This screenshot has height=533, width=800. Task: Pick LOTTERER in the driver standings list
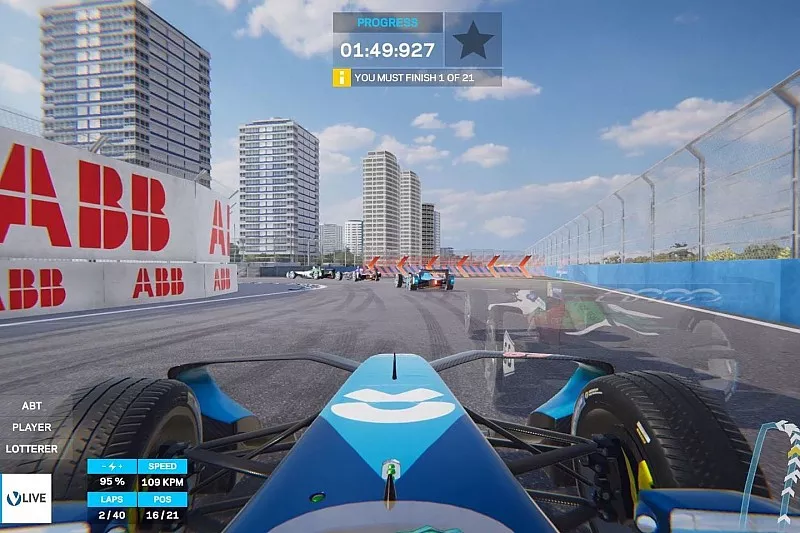[32, 449]
